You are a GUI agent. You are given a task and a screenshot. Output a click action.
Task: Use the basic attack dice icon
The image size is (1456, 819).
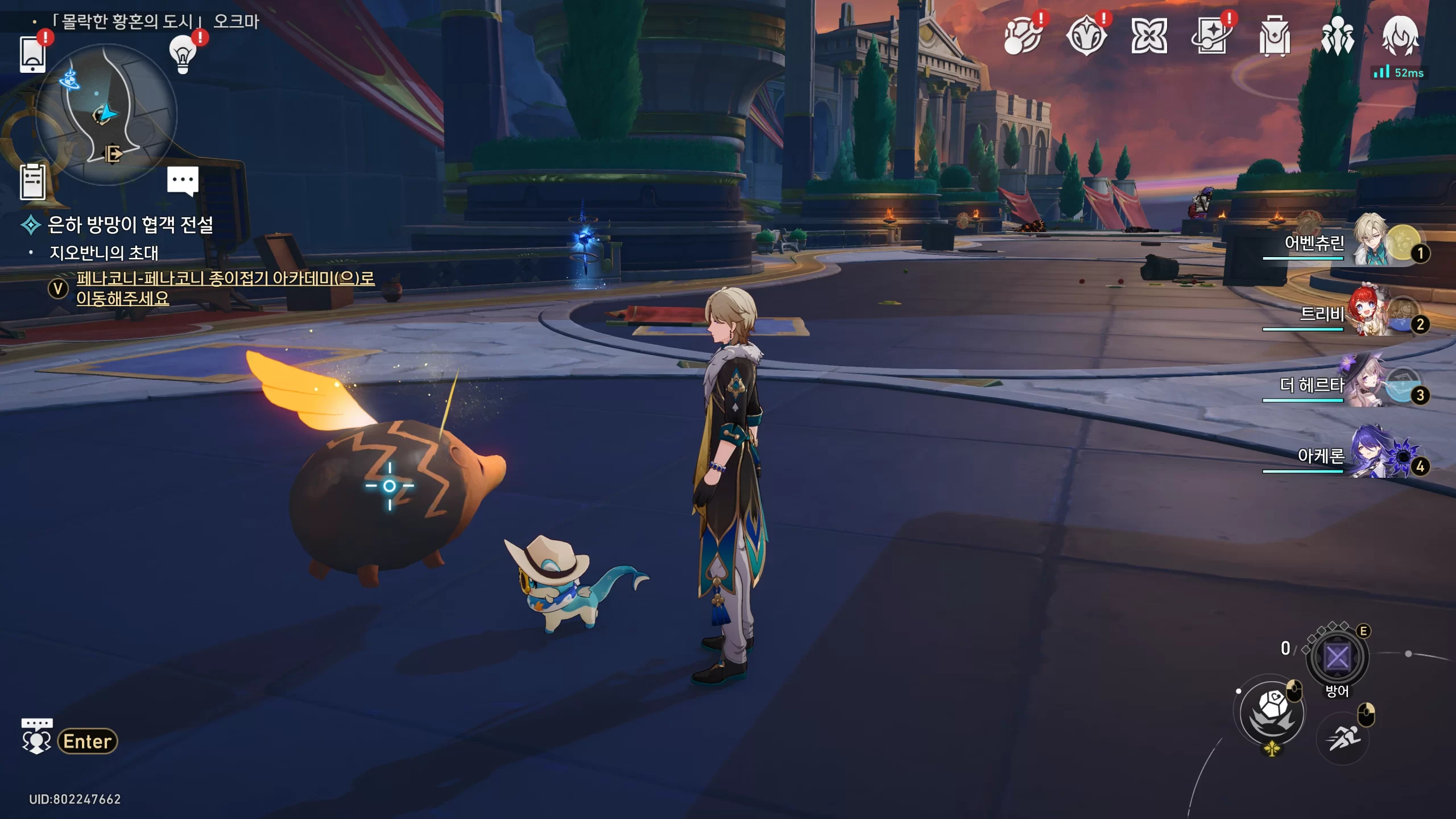coord(1272,713)
